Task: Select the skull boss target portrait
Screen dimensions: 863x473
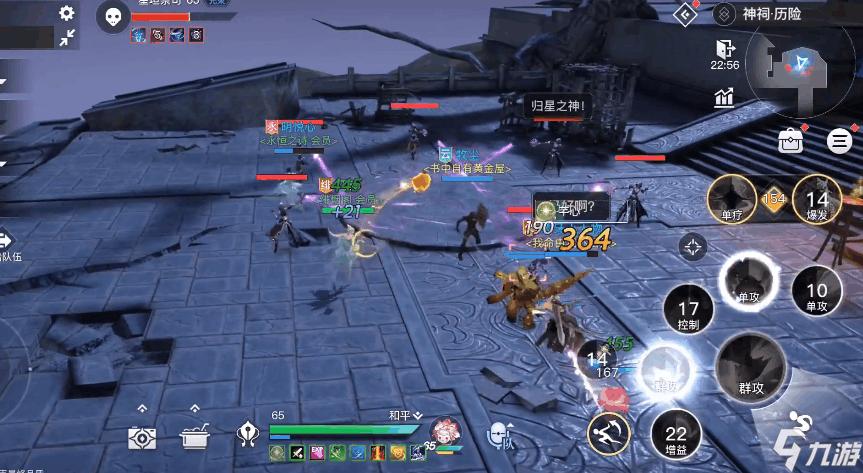Action: tap(113, 15)
